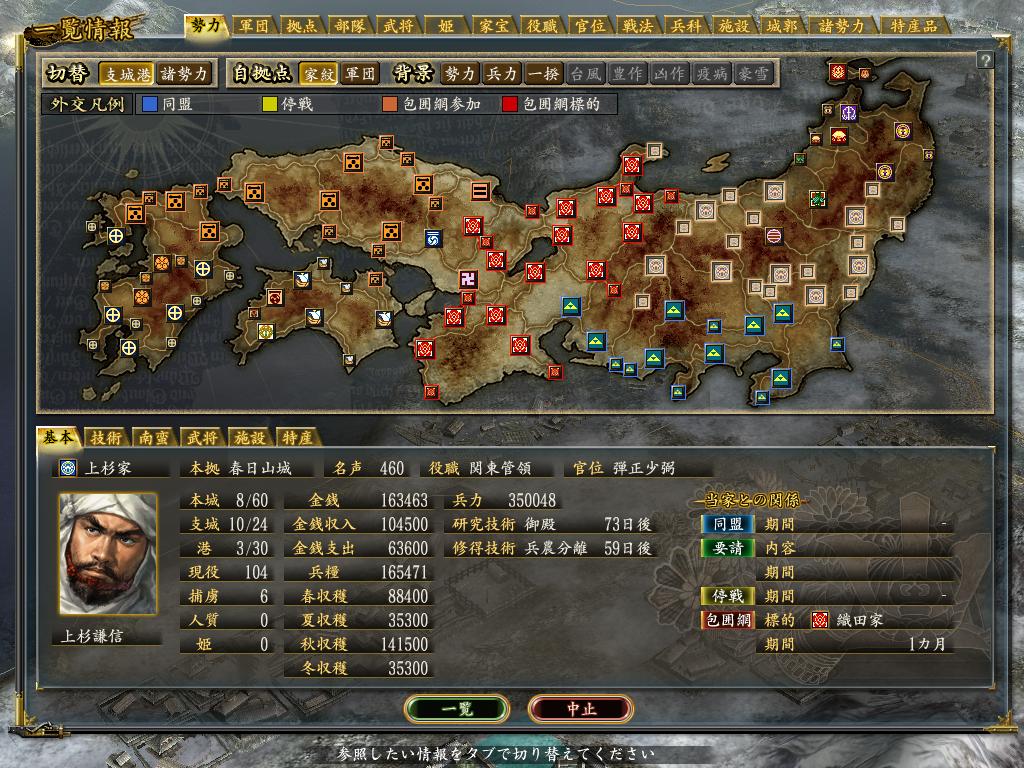Click the question mark help button
This screenshot has height=768, width=1024.
point(985,60)
